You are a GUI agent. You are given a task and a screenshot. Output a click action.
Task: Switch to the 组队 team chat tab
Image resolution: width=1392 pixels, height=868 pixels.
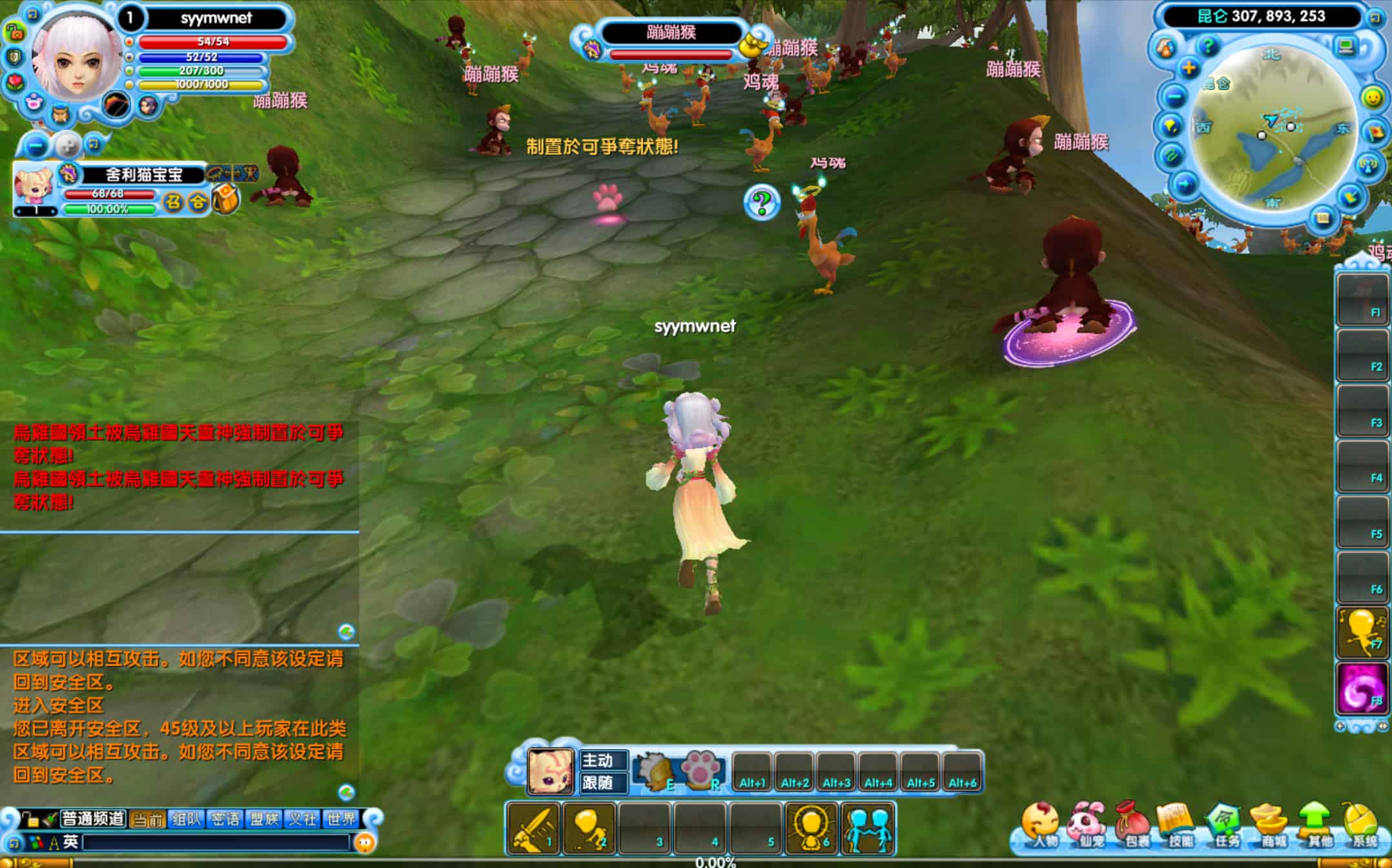(x=187, y=819)
